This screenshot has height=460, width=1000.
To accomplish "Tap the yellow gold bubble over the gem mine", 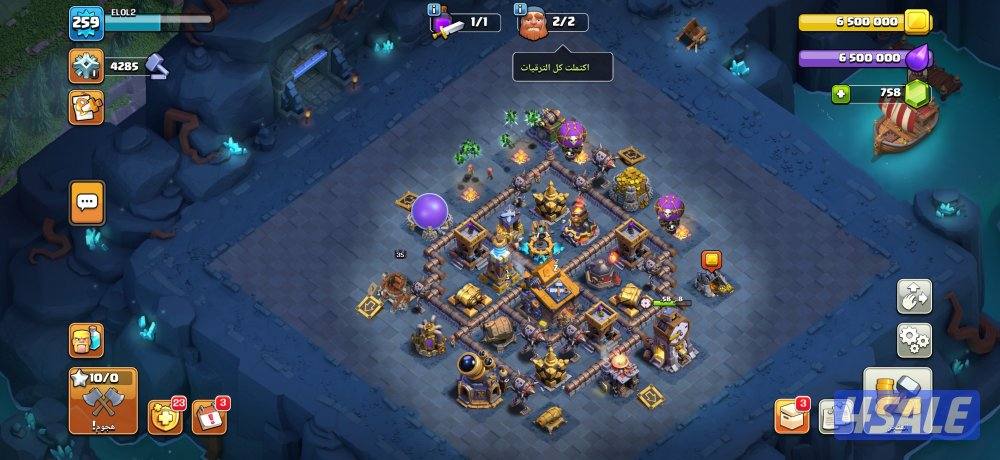I will tap(712, 261).
